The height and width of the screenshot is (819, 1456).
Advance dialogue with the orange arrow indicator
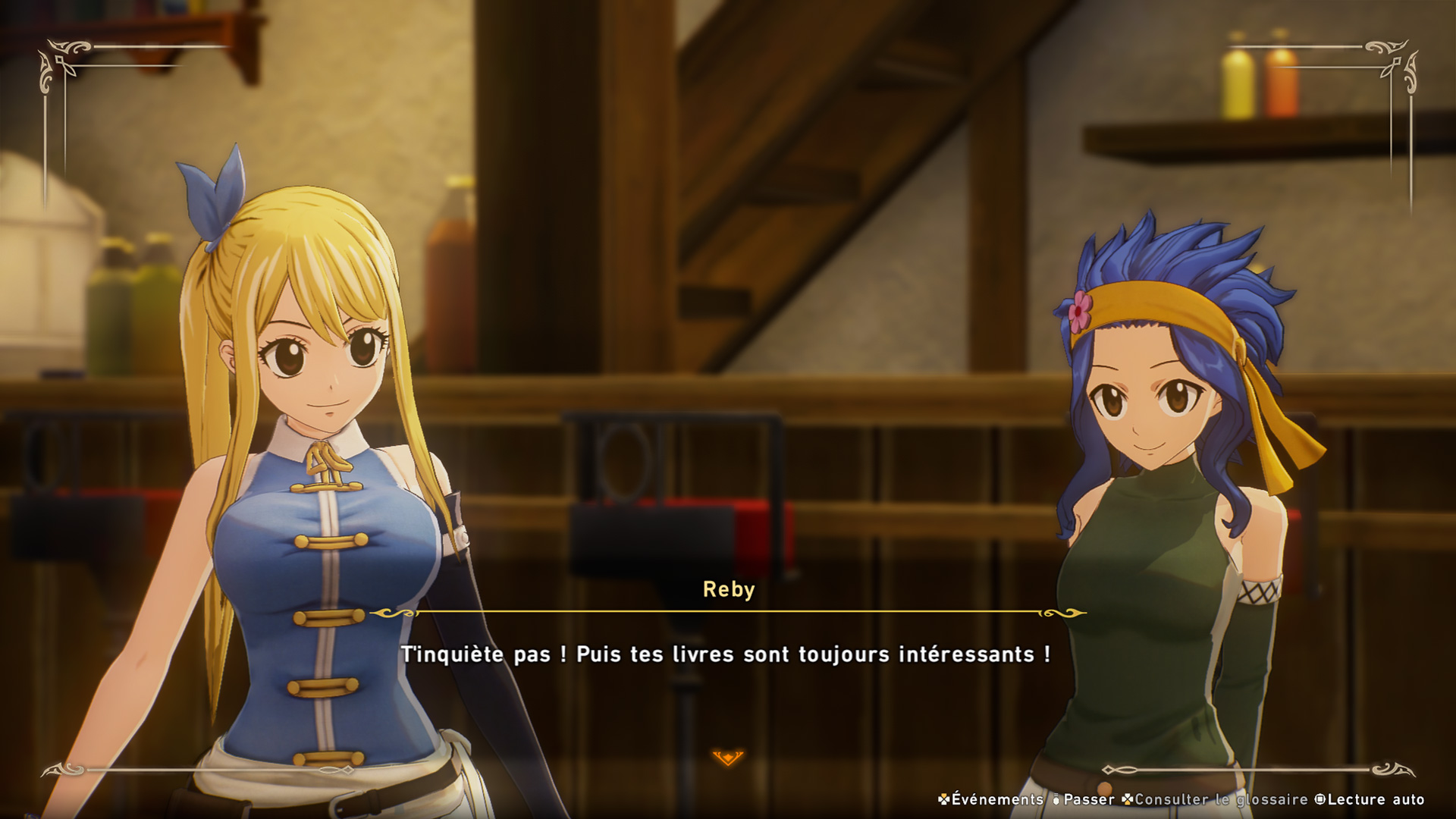(728, 757)
